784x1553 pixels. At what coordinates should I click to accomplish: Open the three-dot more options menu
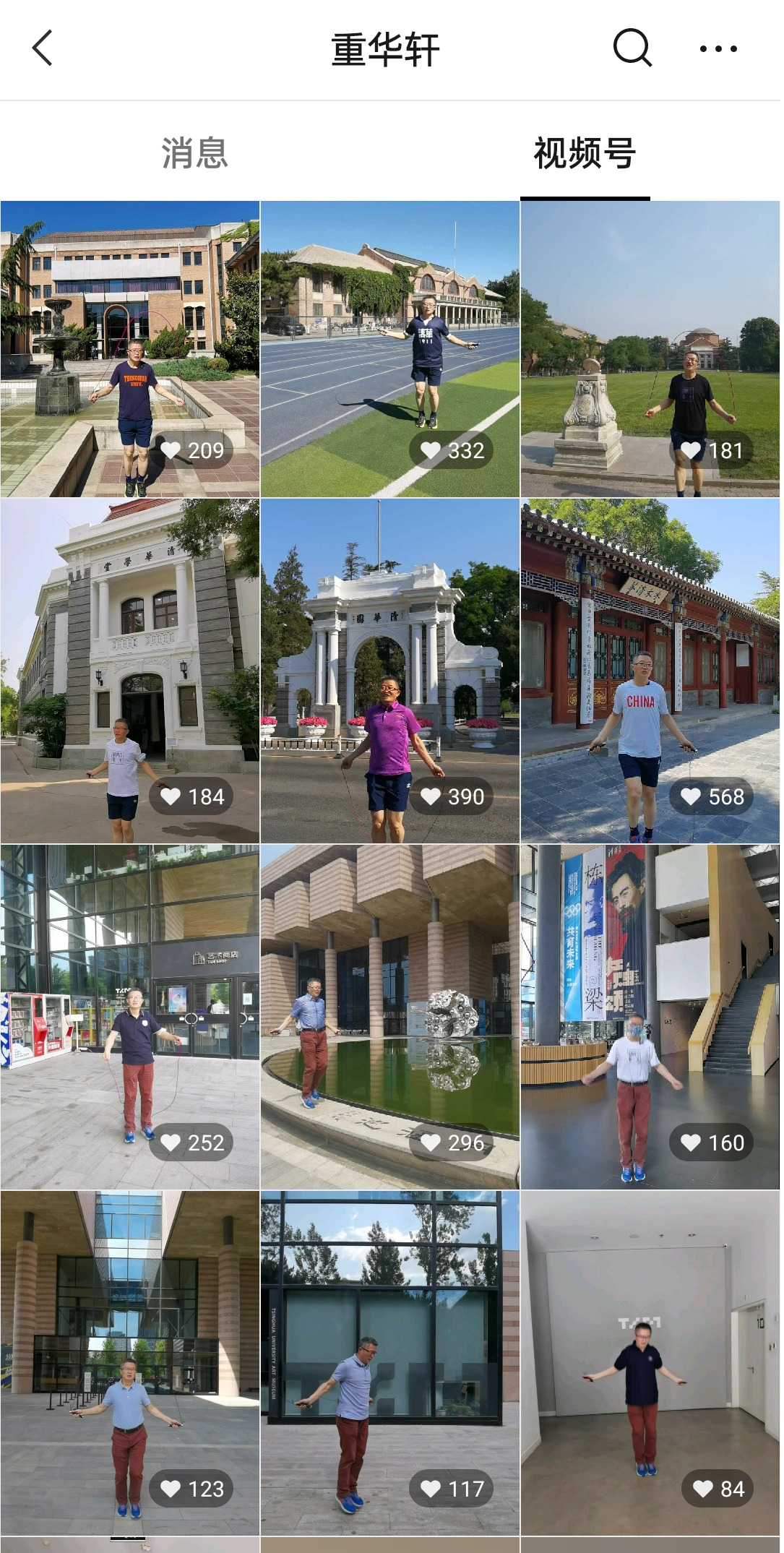pos(718,49)
